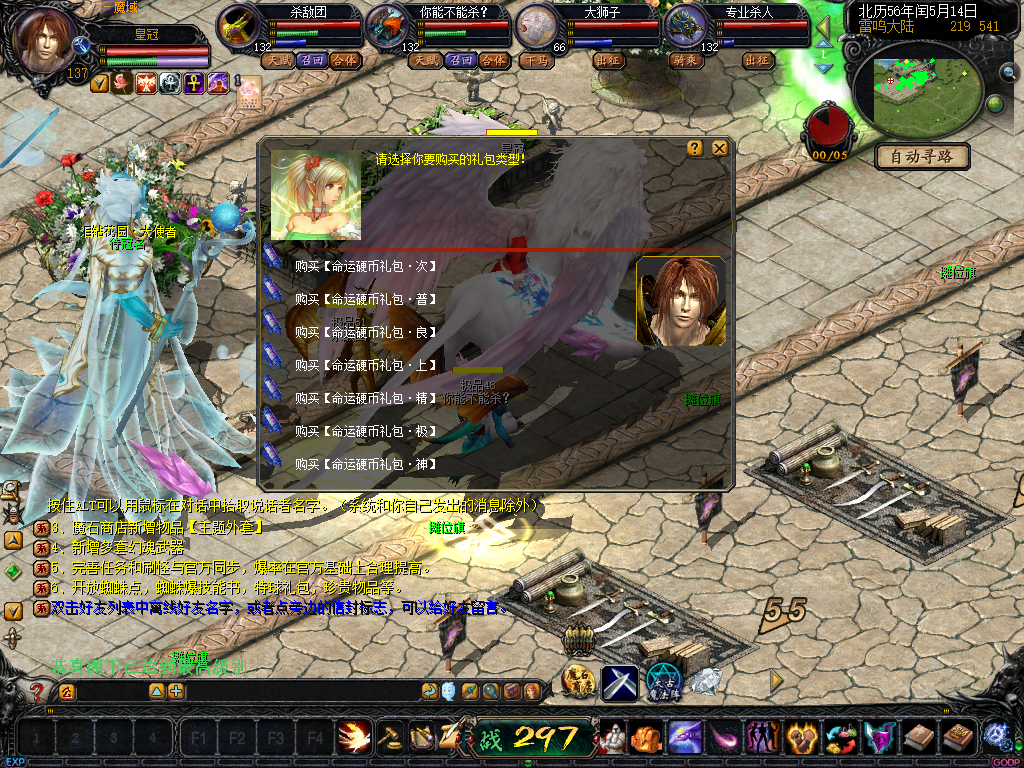The image size is (1024, 768).
Task: Buy 命运硬币礼包·次 option
Action: [x=366, y=266]
